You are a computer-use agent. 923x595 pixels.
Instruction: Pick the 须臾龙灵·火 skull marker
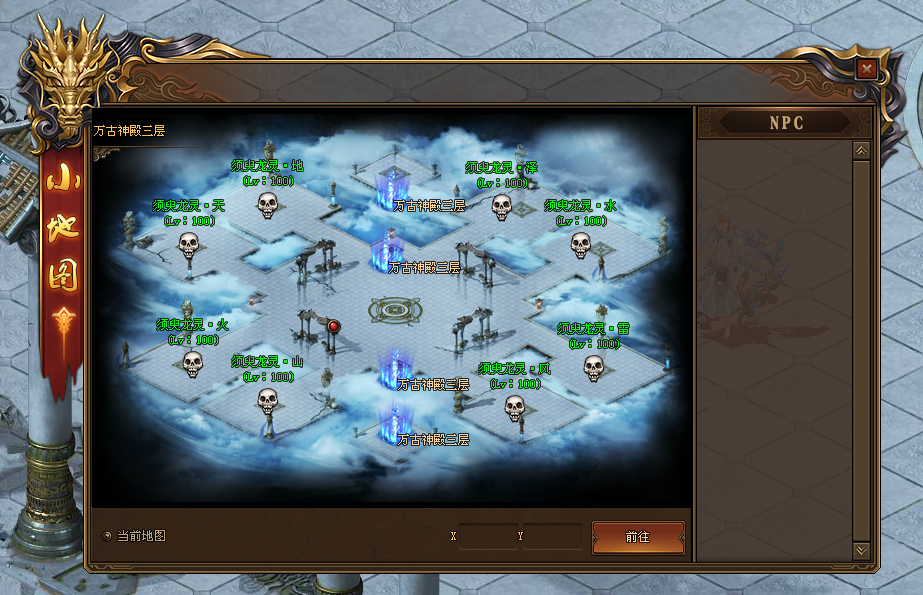(x=192, y=364)
